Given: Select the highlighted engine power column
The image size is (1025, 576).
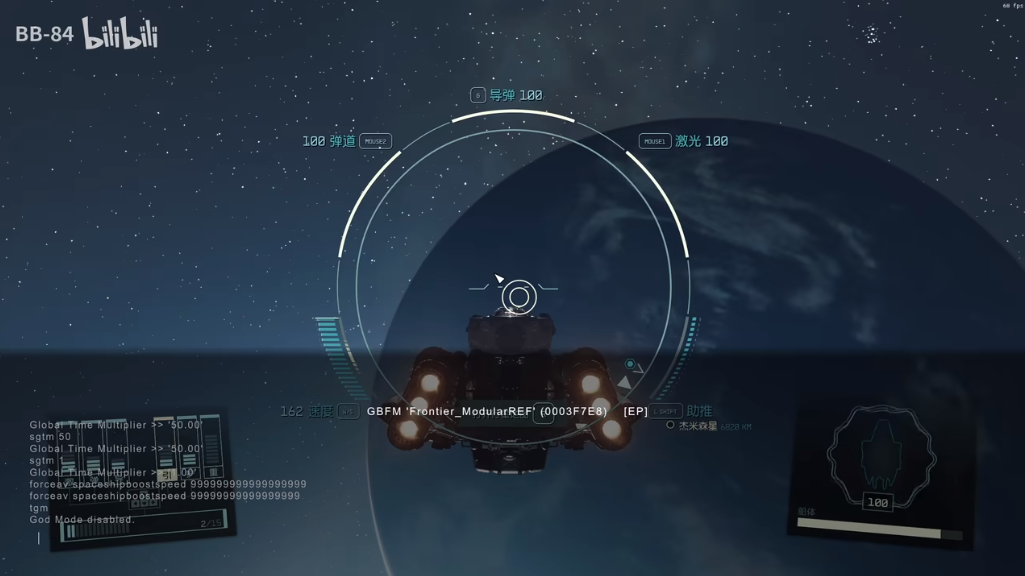Looking at the screenshot, I should 165,452.
